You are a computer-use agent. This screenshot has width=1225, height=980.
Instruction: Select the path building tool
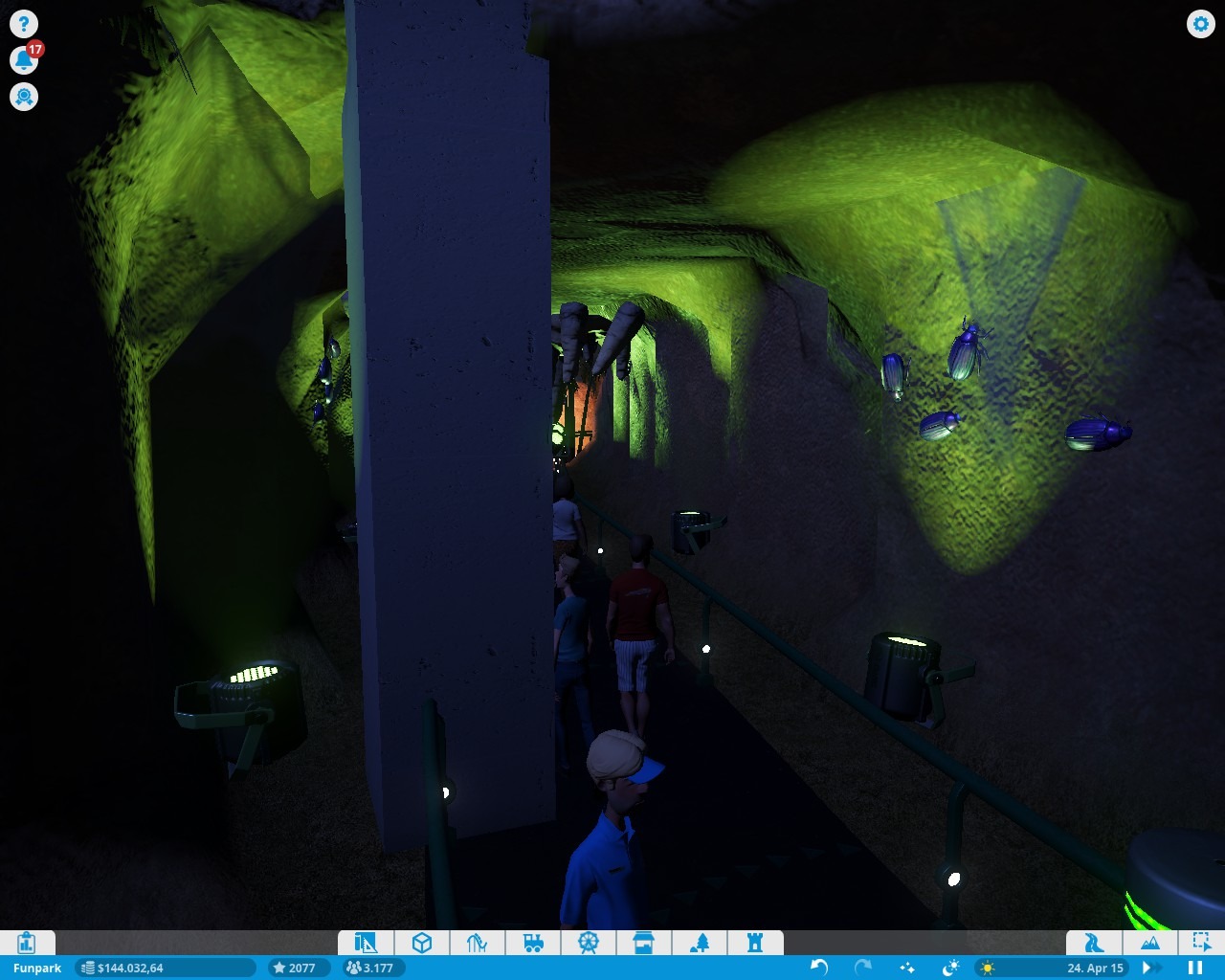click(1094, 943)
